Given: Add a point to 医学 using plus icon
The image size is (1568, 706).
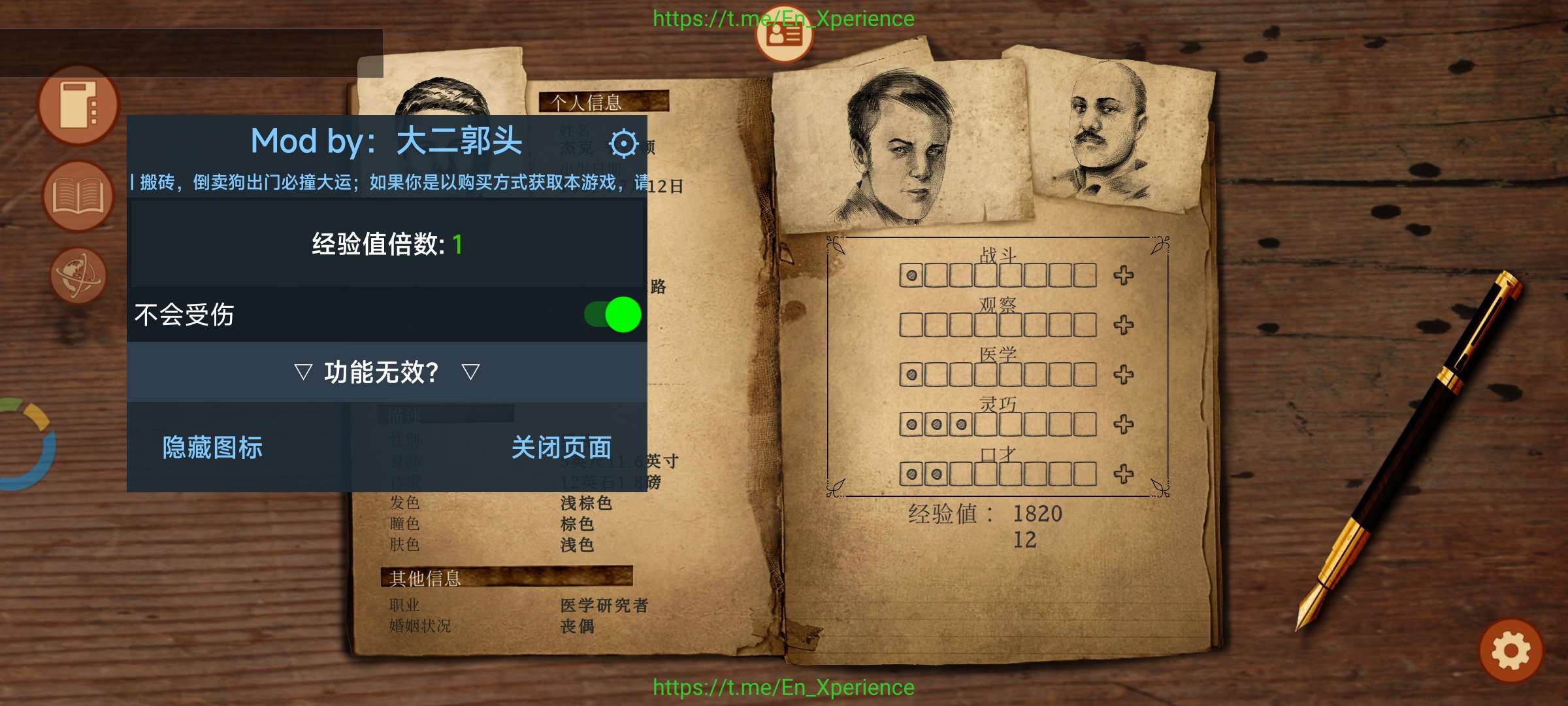Looking at the screenshot, I should click(x=1124, y=375).
